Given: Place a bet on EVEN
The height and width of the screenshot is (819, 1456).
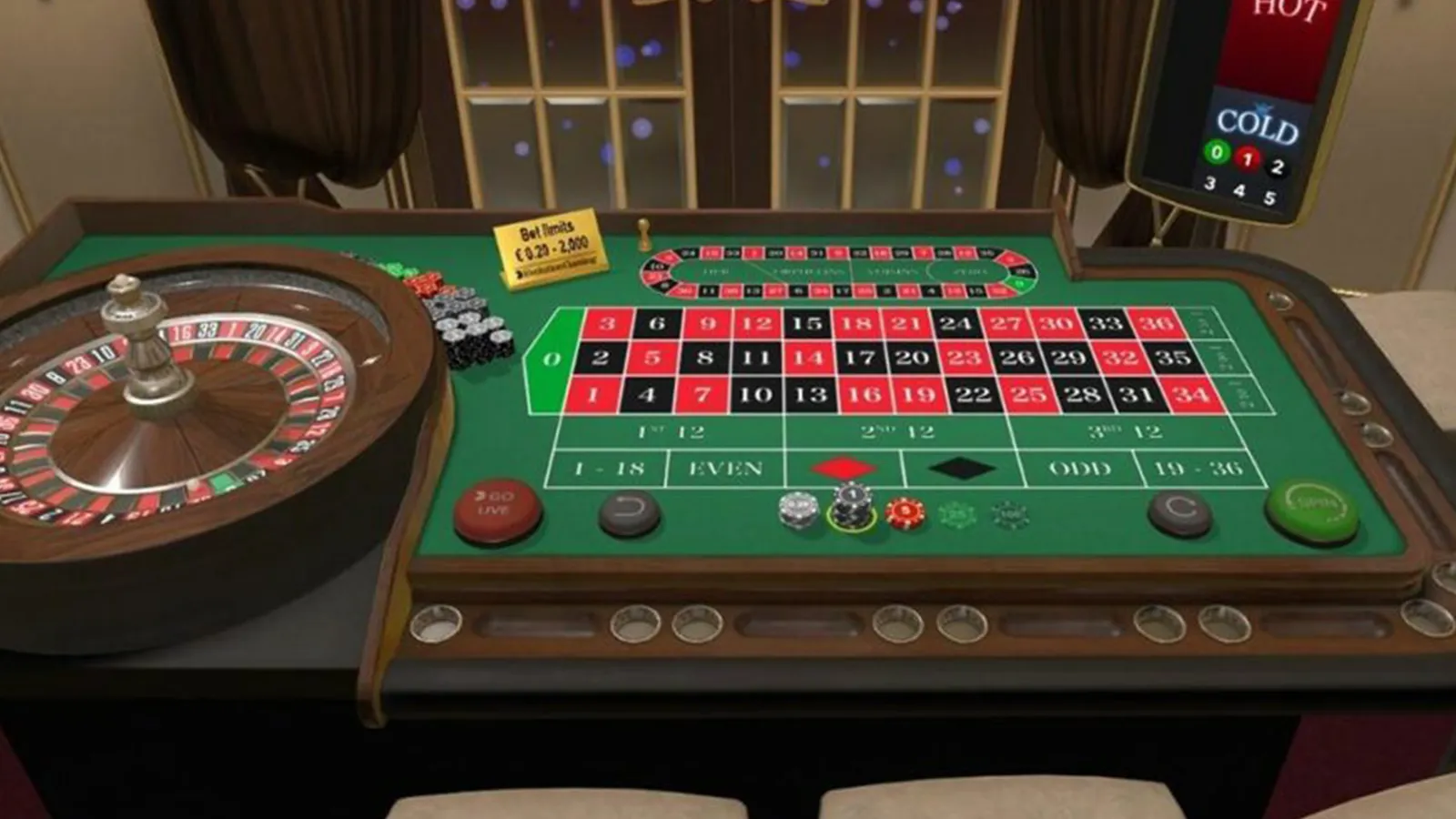Looking at the screenshot, I should coord(723,467).
